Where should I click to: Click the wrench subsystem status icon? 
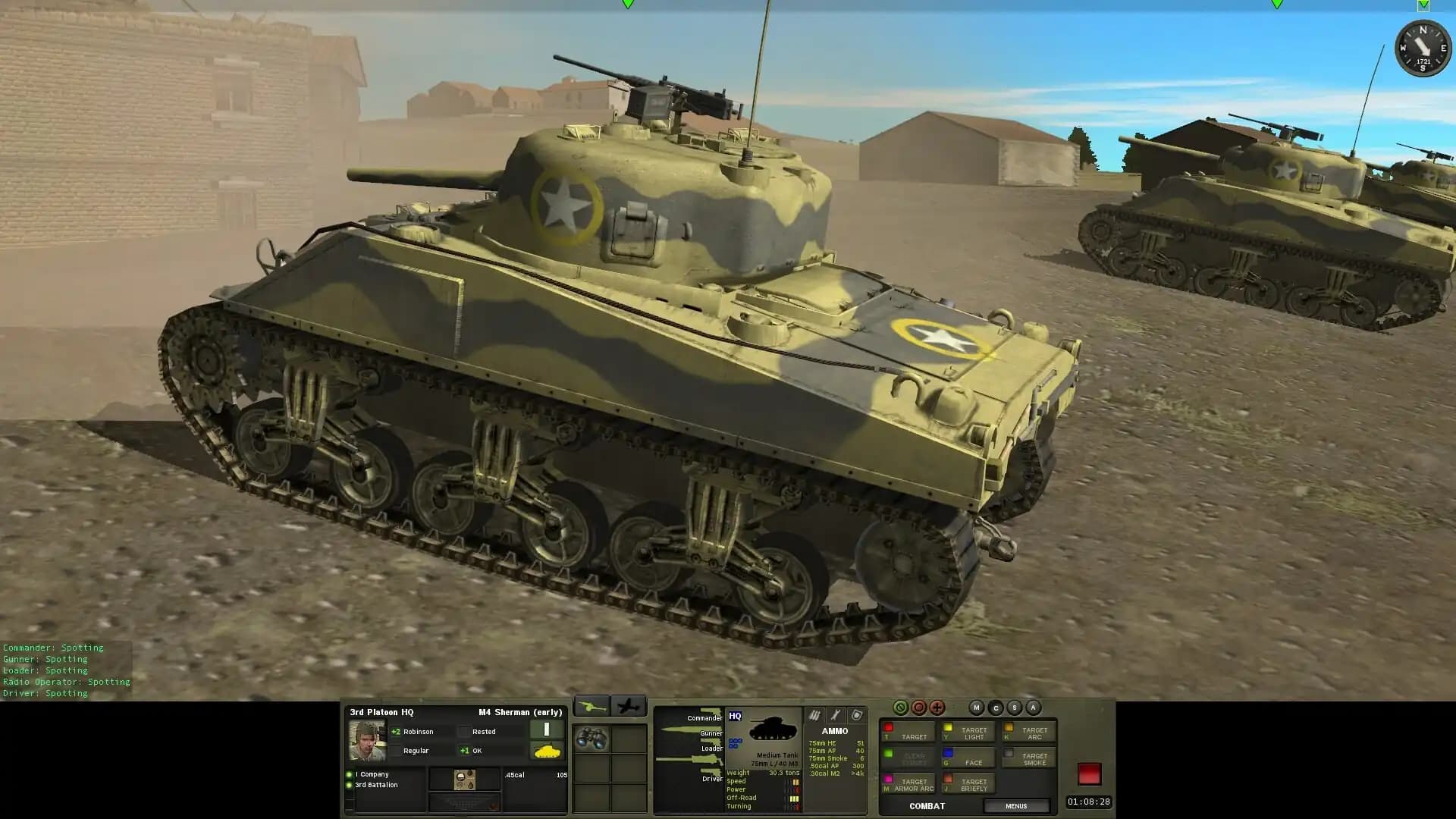tap(836, 715)
